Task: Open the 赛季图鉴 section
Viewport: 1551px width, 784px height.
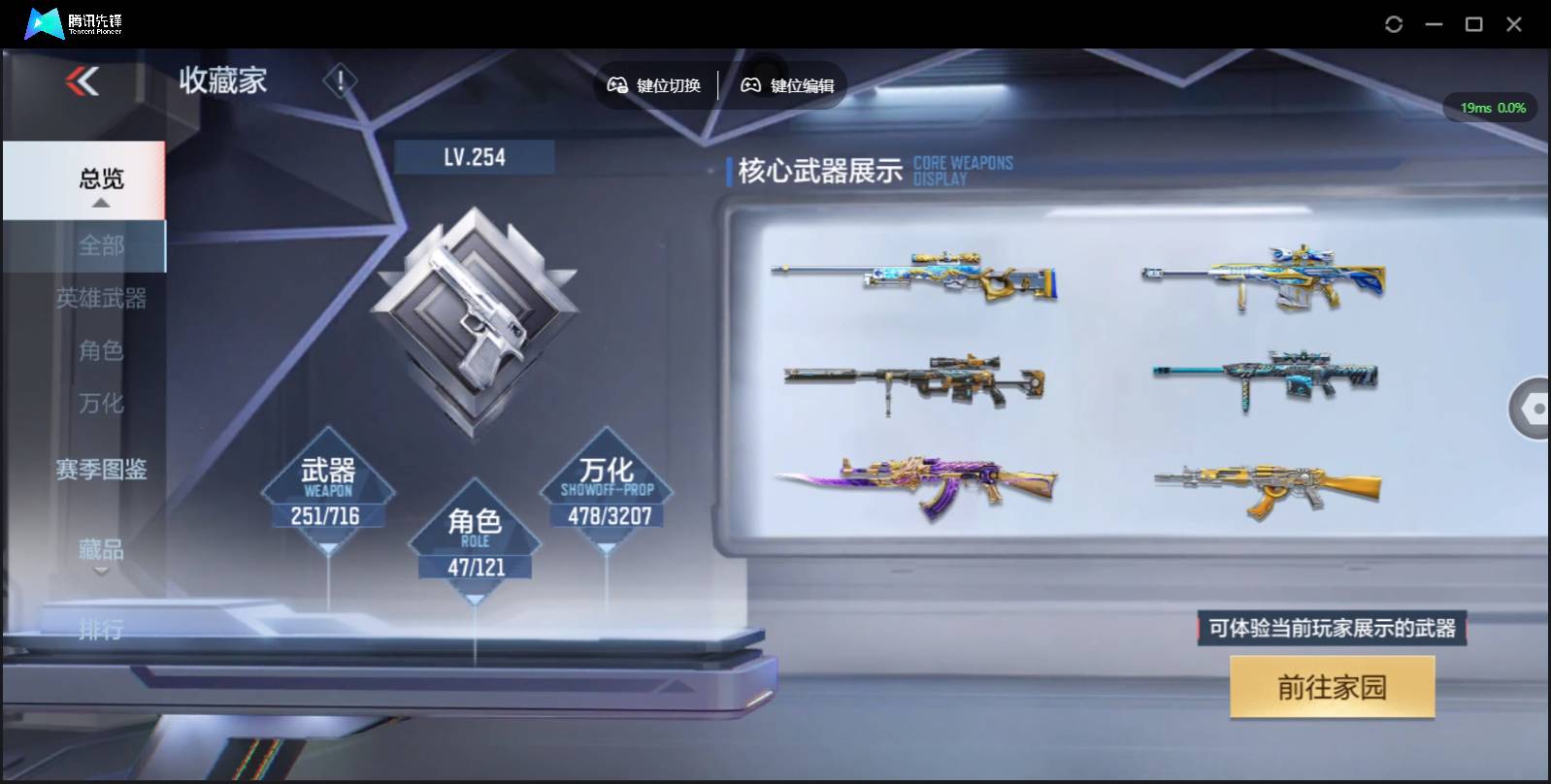Action: 101,470
